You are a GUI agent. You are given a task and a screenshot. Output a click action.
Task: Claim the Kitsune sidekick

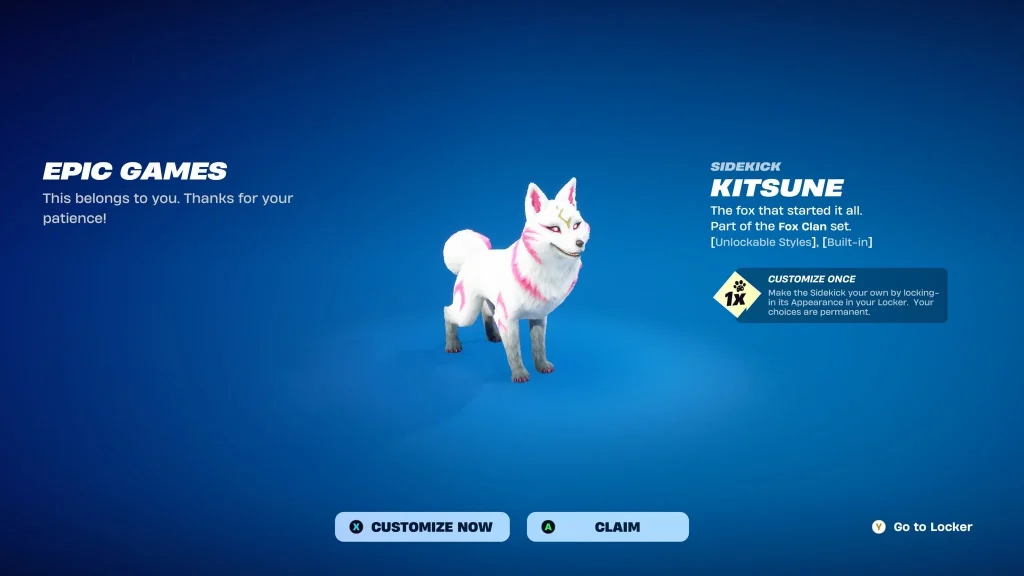pos(608,527)
